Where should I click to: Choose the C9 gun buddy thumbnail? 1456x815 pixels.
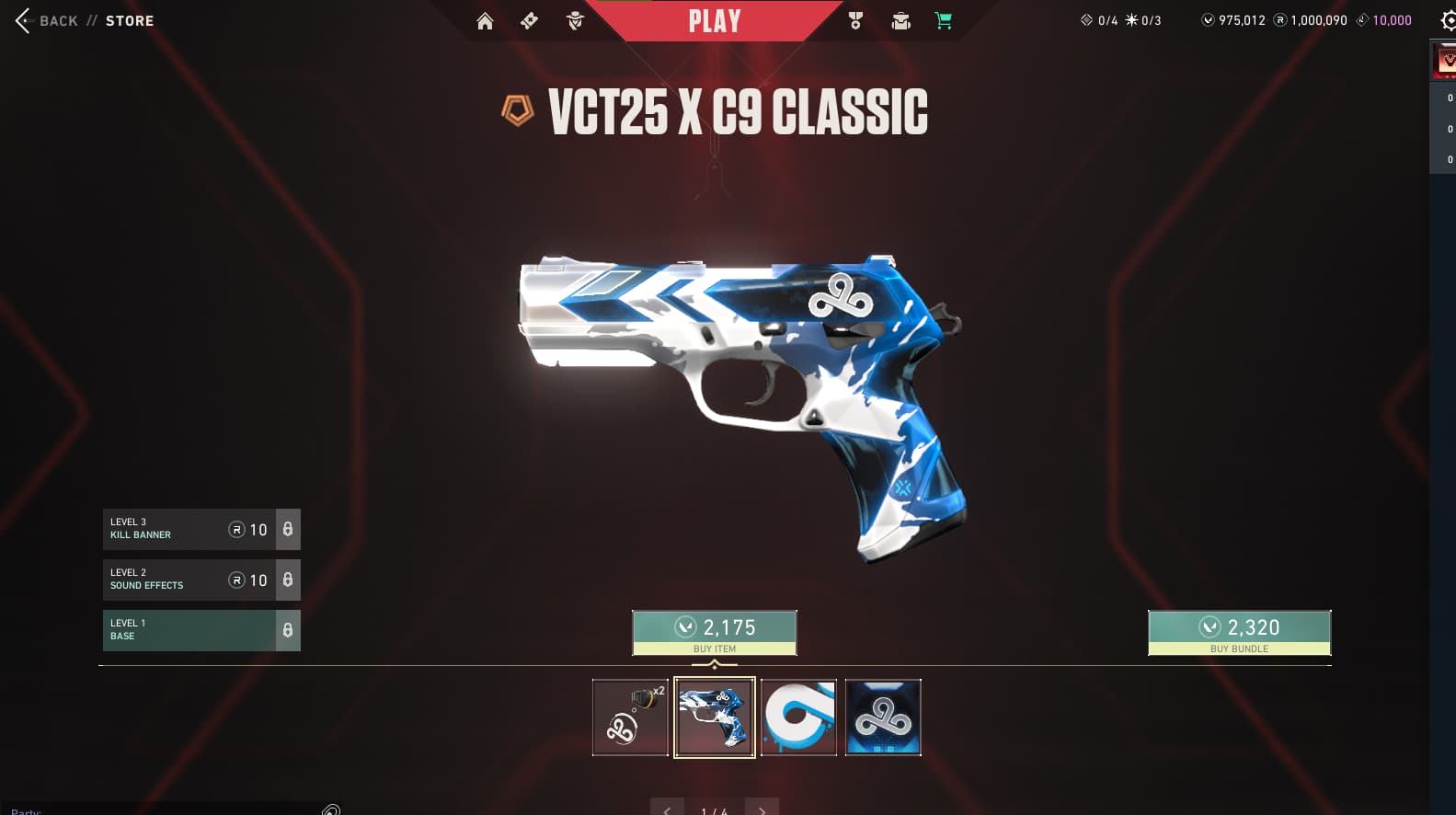pos(630,717)
